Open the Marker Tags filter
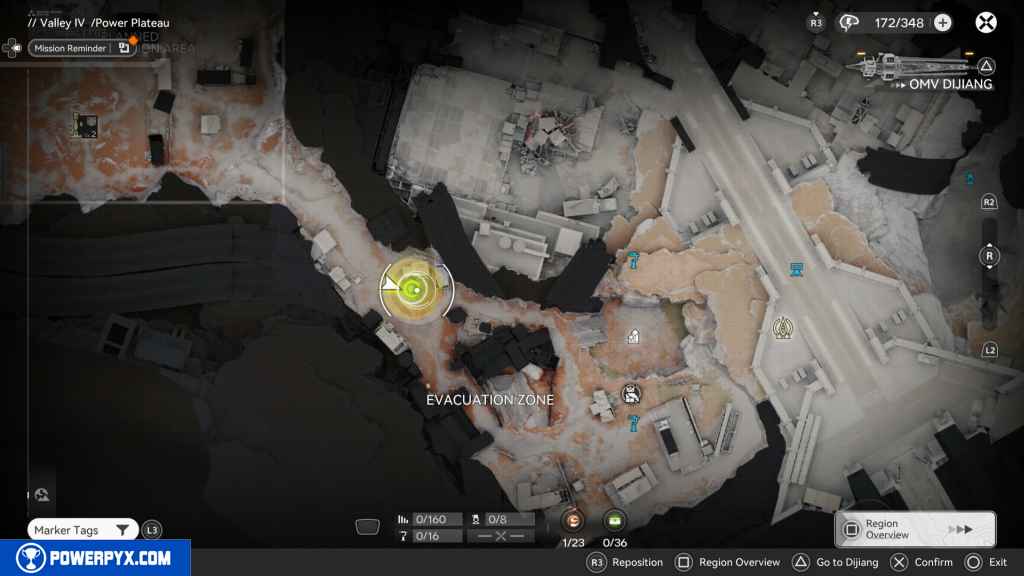The height and width of the screenshot is (576, 1024). pyautogui.click(x=83, y=530)
